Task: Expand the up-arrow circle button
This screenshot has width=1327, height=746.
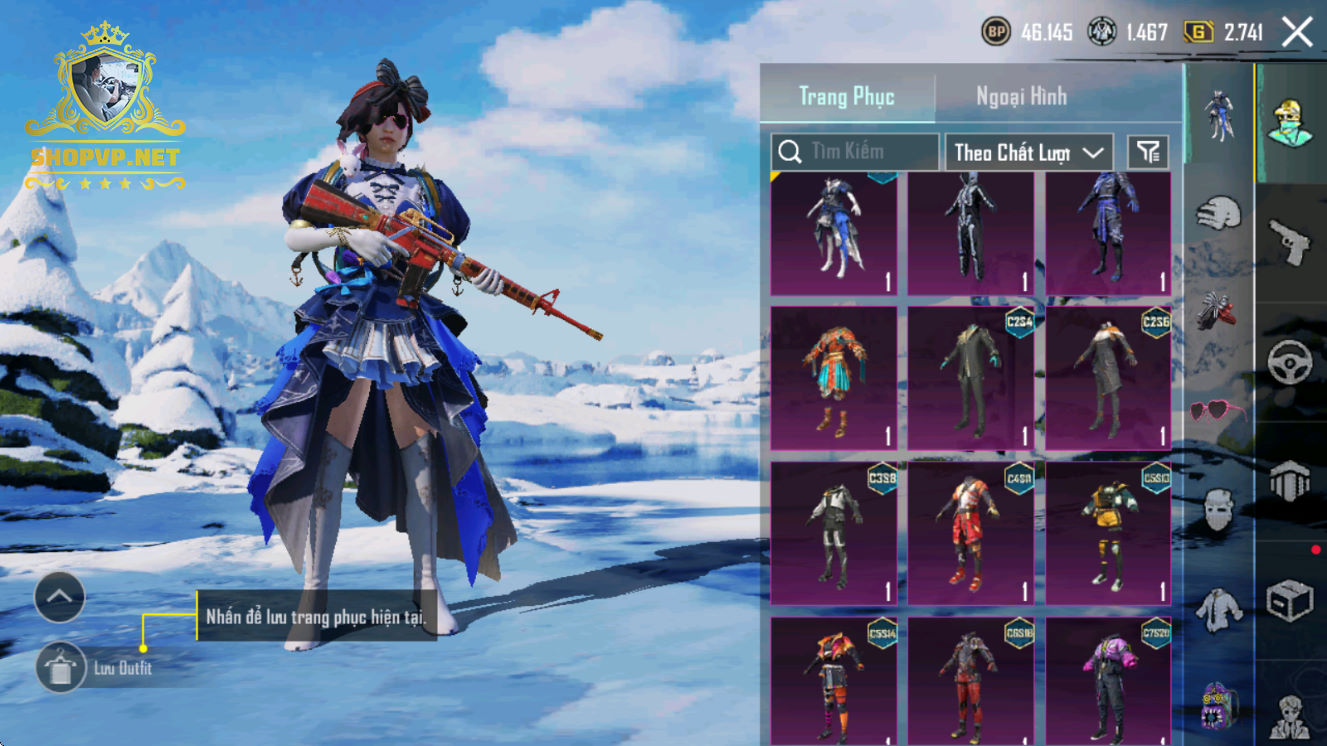Action: point(60,598)
